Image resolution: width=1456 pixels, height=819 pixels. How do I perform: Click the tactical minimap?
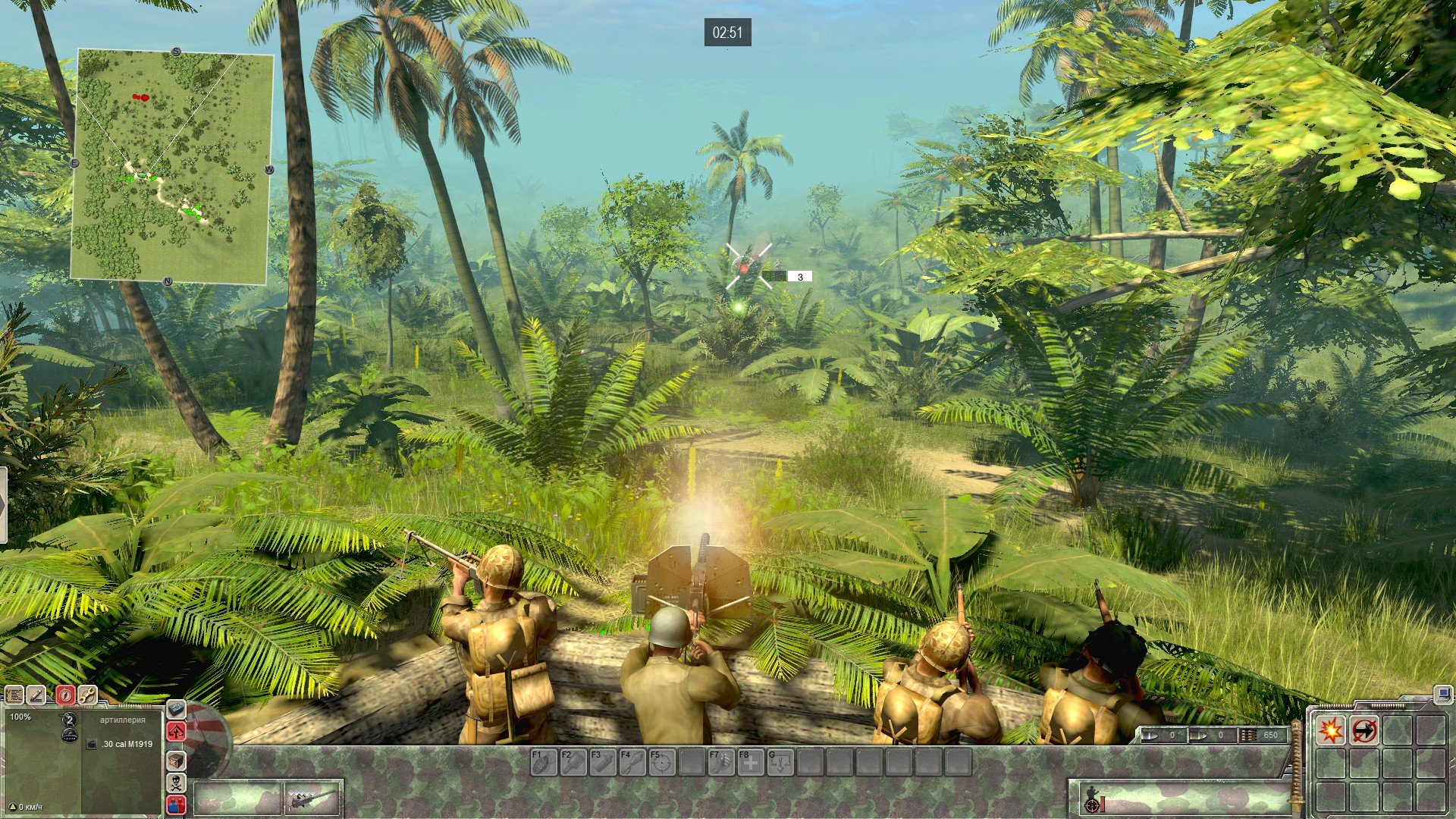point(171,167)
